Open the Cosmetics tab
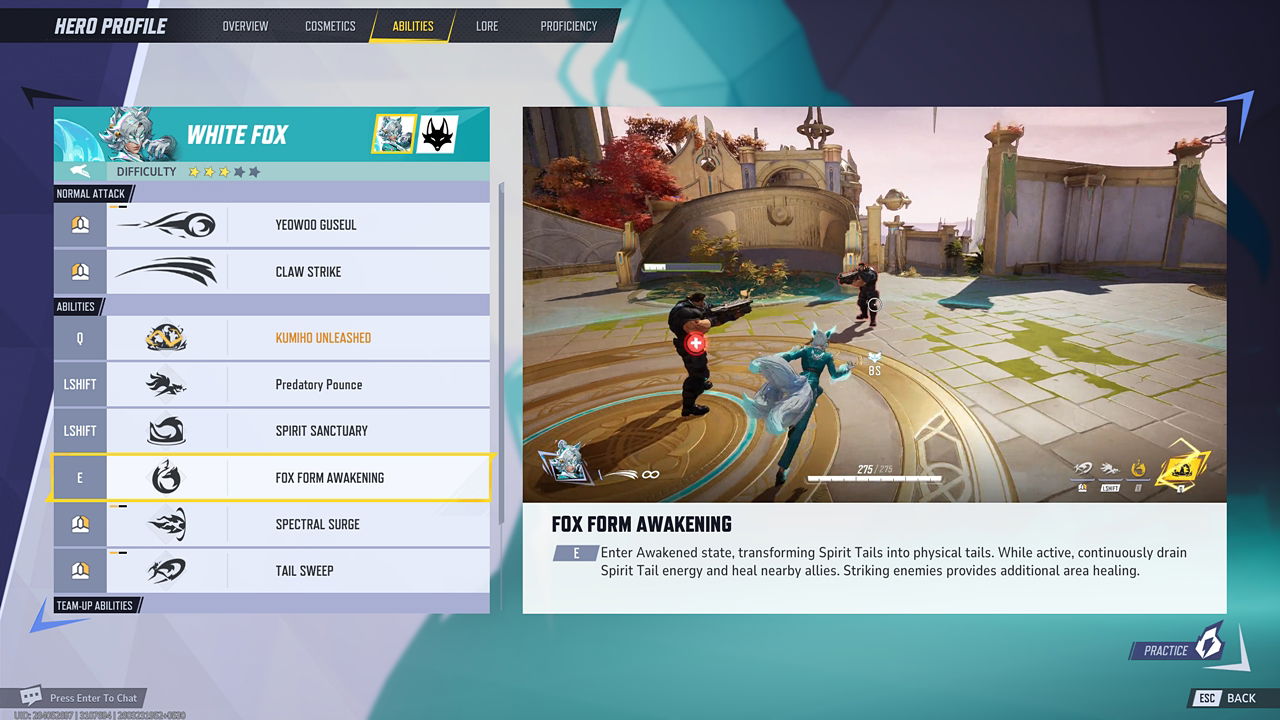The width and height of the screenshot is (1280, 720). (330, 26)
